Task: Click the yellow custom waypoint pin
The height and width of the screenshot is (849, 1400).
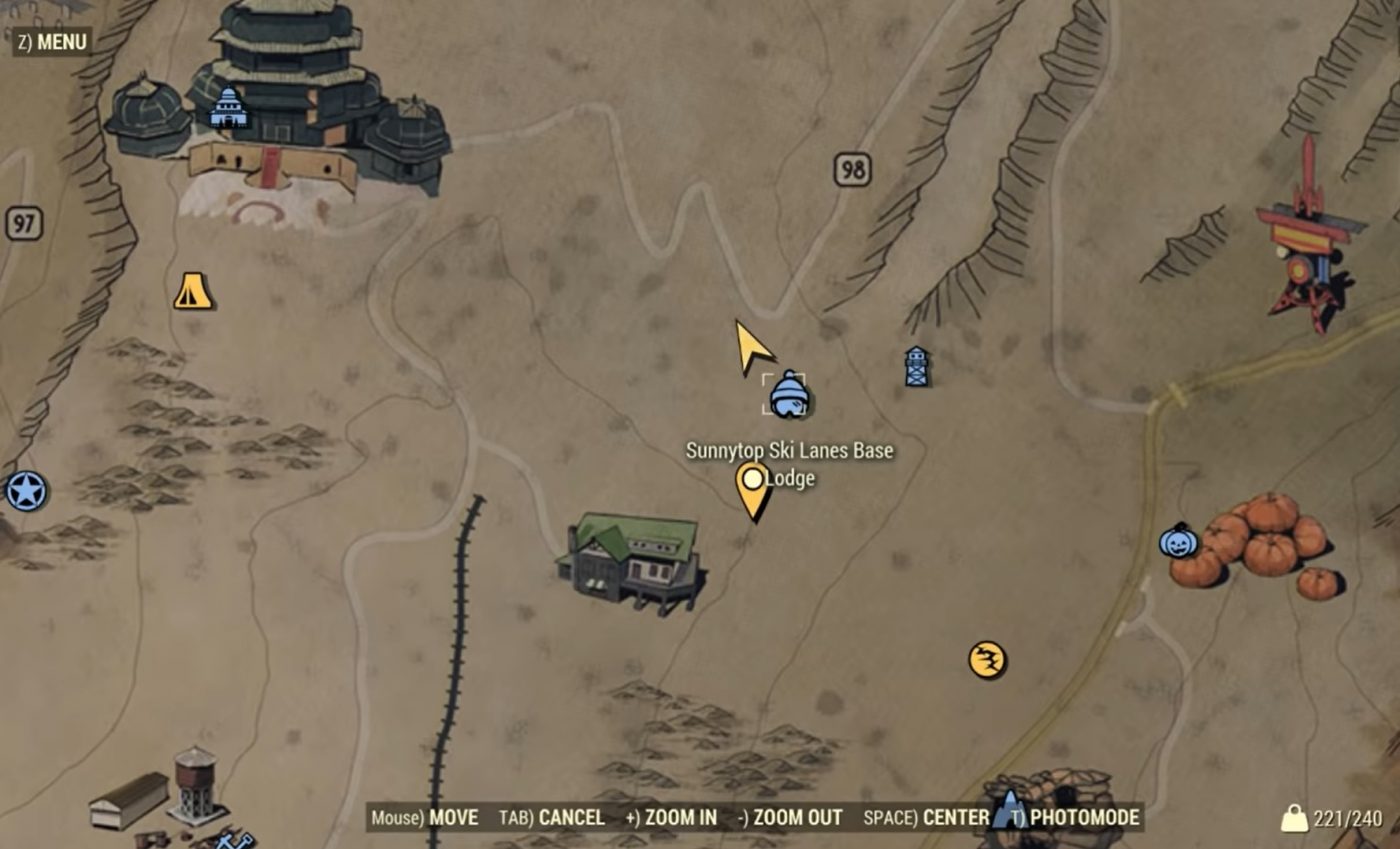Action: pos(753,487)
